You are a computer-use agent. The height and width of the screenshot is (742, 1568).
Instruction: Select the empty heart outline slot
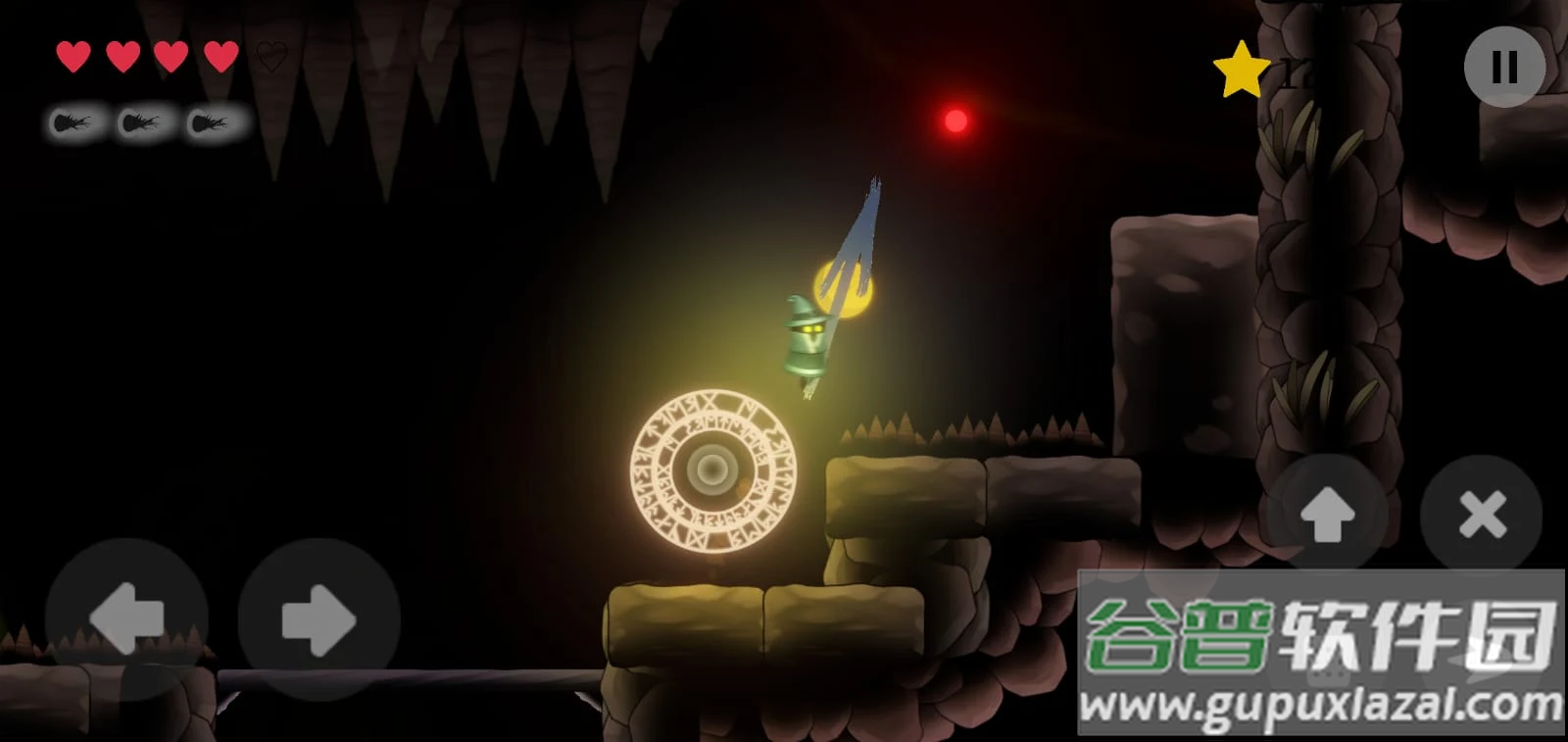pos(272,56)
